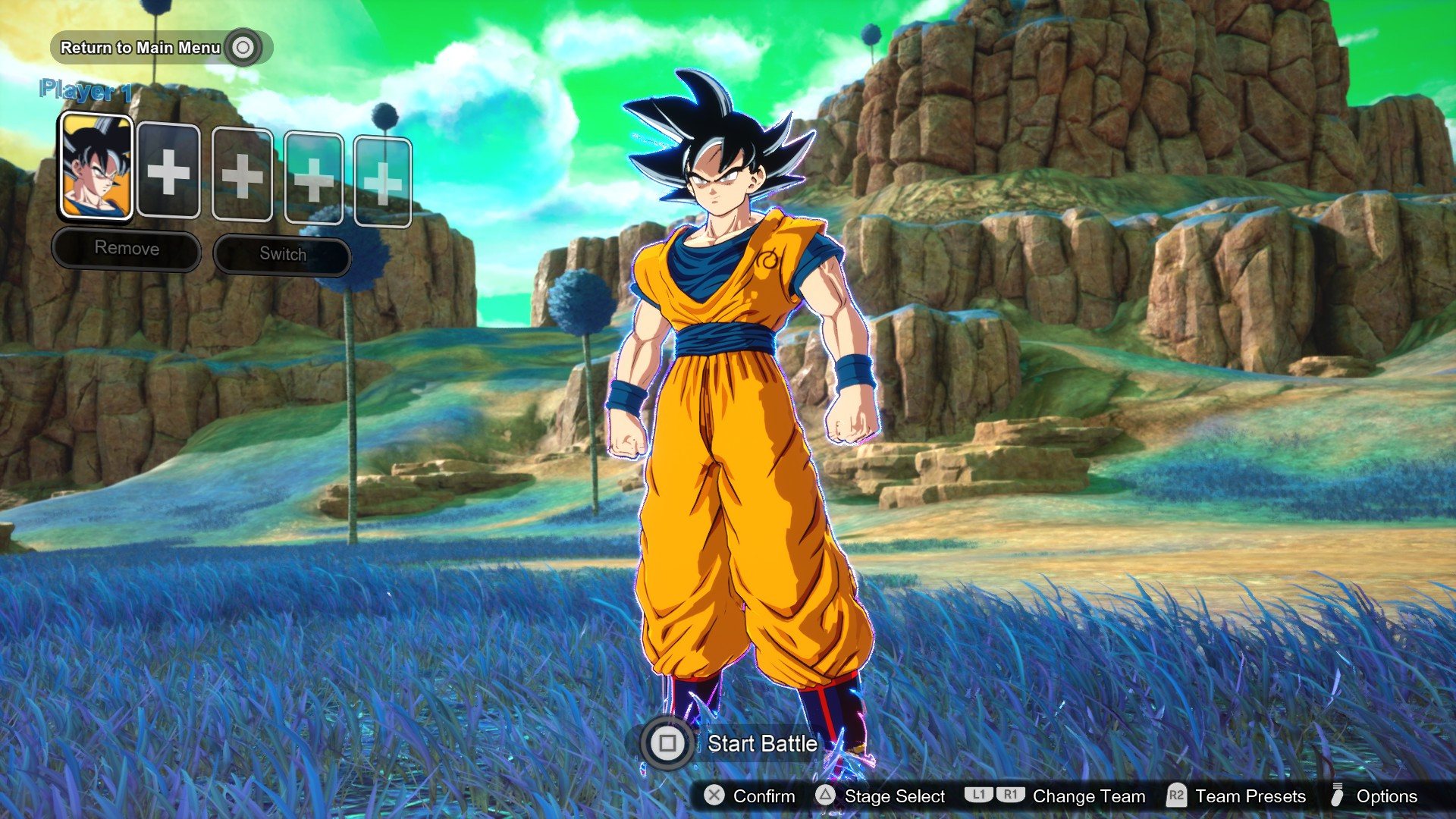Click the R2 icon for Team Presets
The height and width of the screenshot is (819, 1456).
click(1177, 797)
